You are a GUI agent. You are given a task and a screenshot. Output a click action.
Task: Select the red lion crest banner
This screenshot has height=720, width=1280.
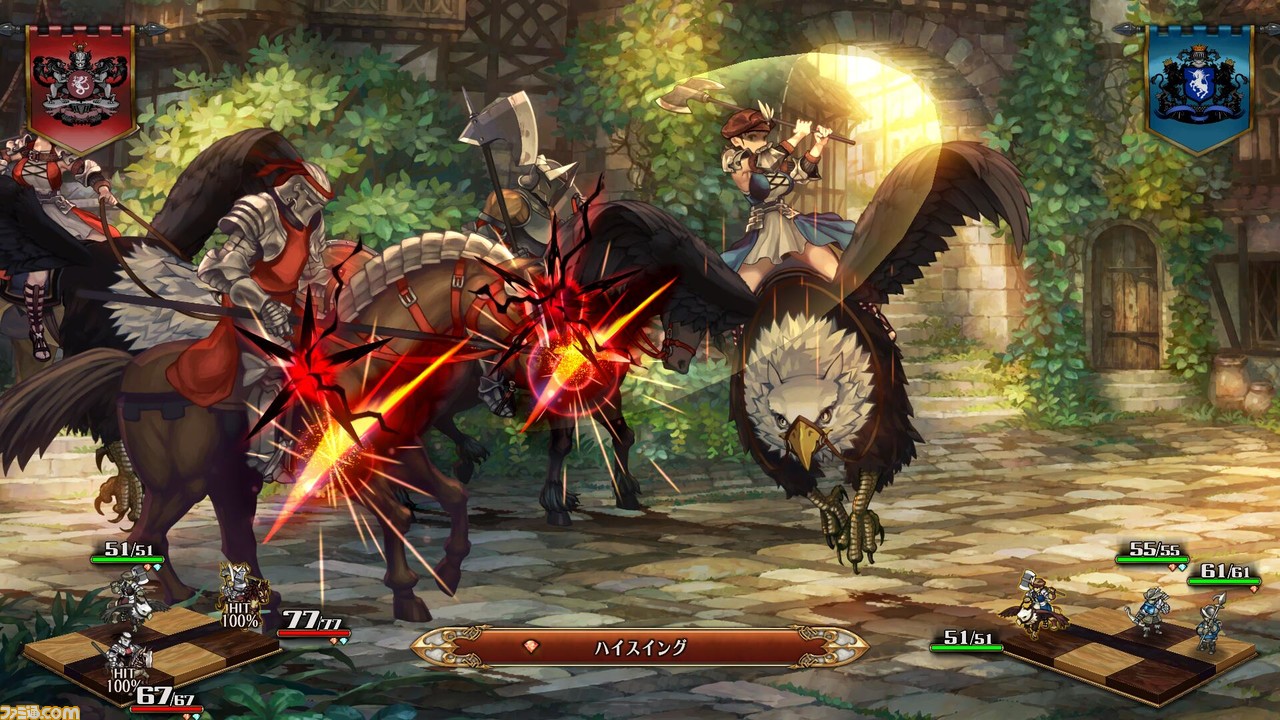81,86
